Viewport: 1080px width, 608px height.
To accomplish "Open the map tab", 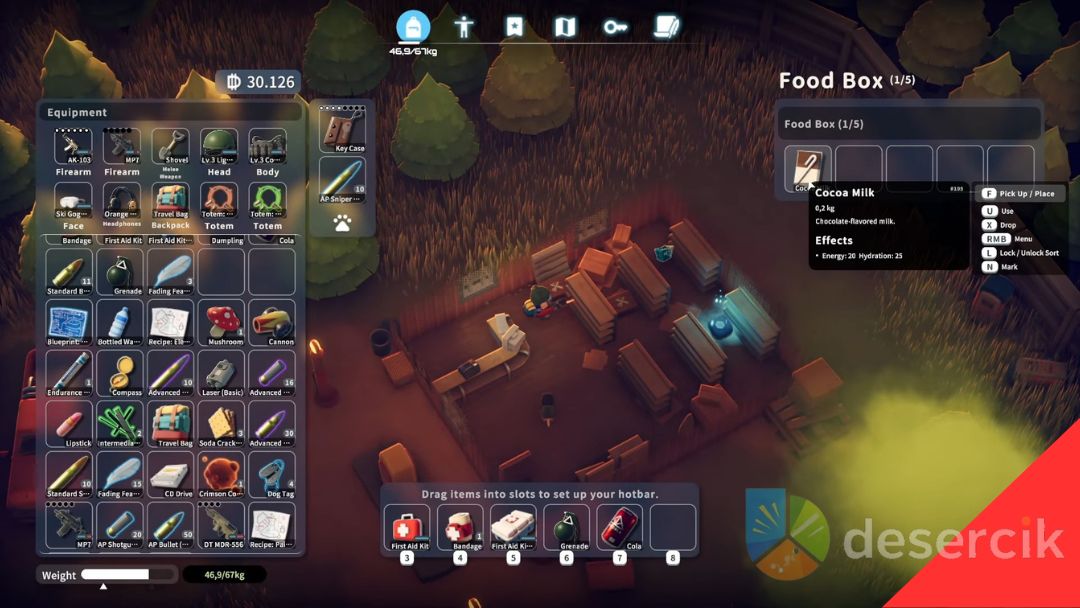I will pyautogui.click(x=565, y=27).
